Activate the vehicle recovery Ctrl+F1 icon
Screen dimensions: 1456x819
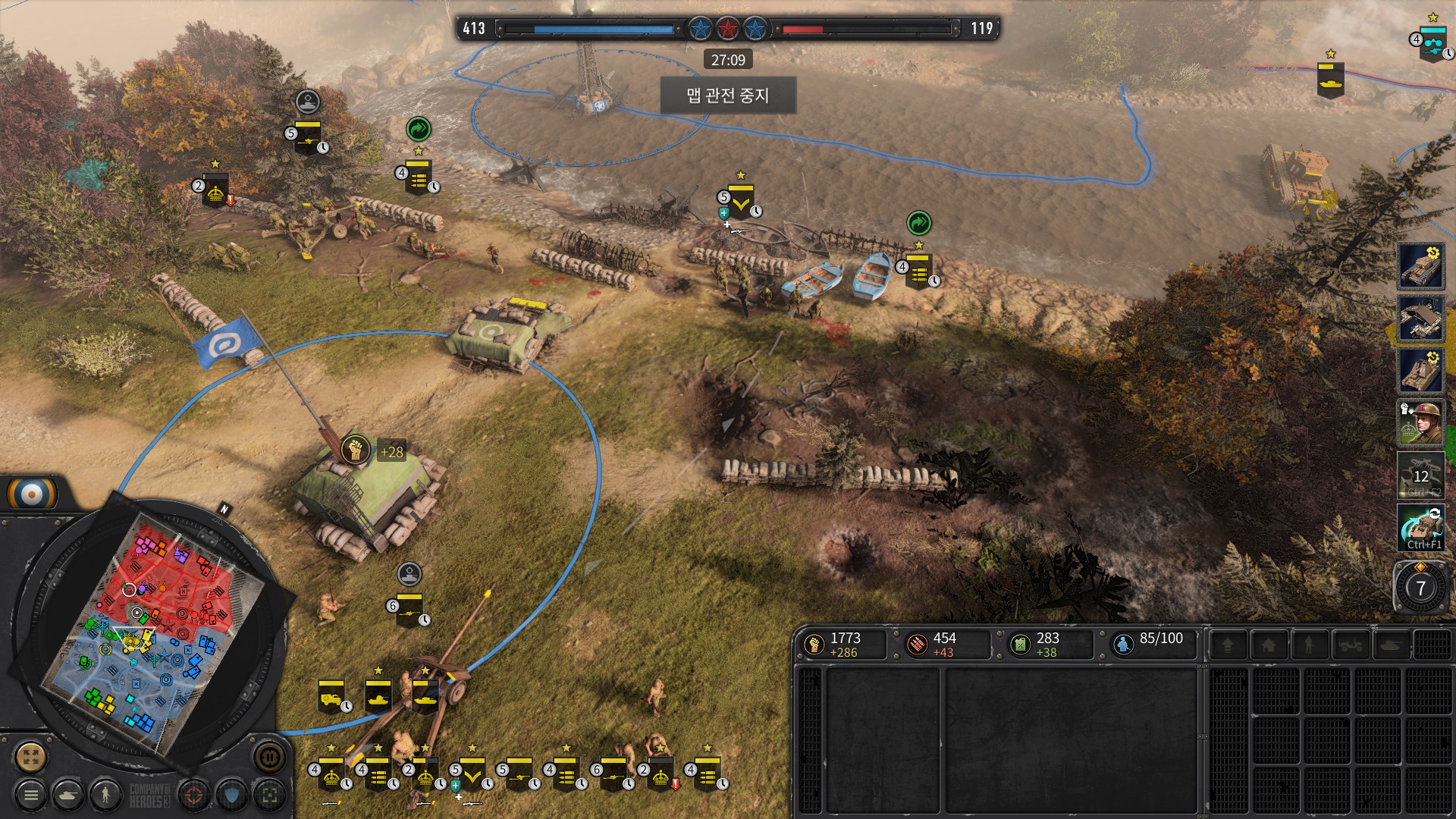(1420, 528)
